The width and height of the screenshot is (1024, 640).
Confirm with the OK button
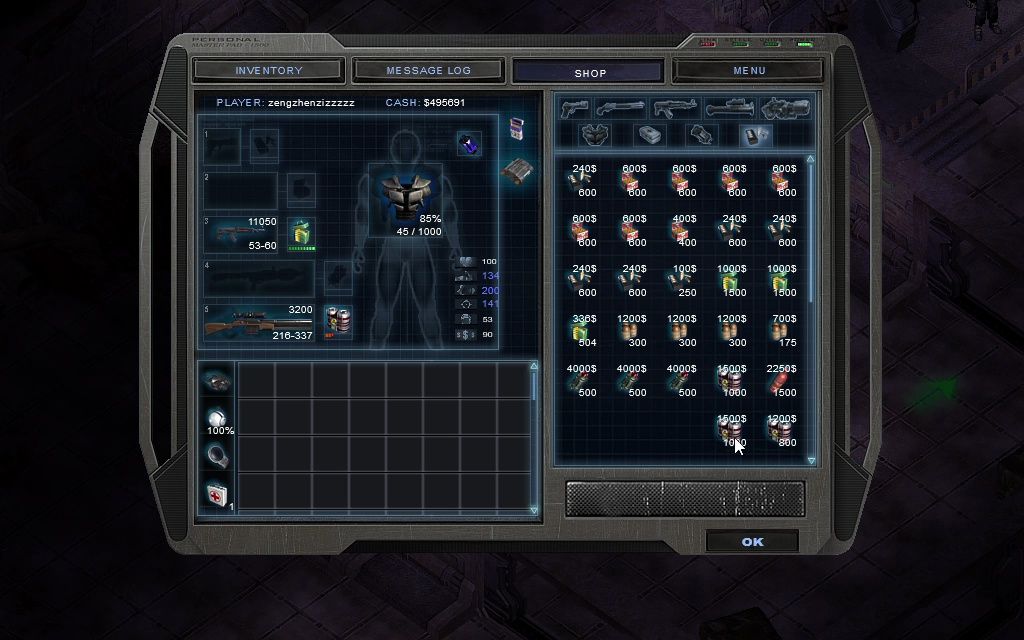click(752, 542)
